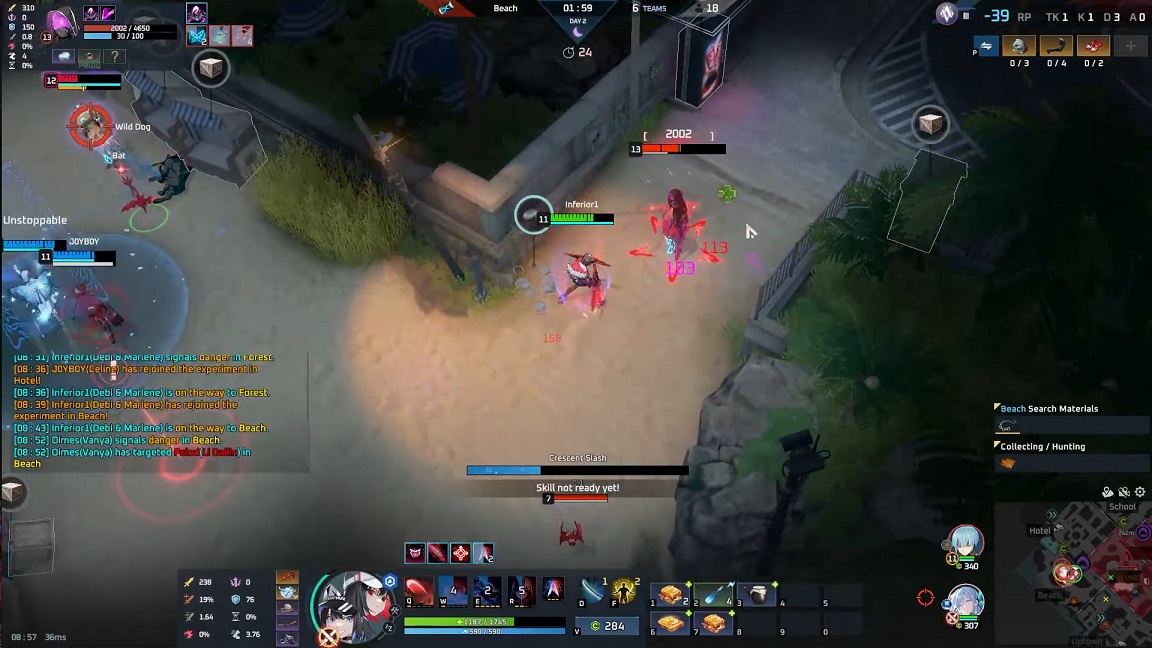Select the blue meteor item in slot 2

(713, 595)
